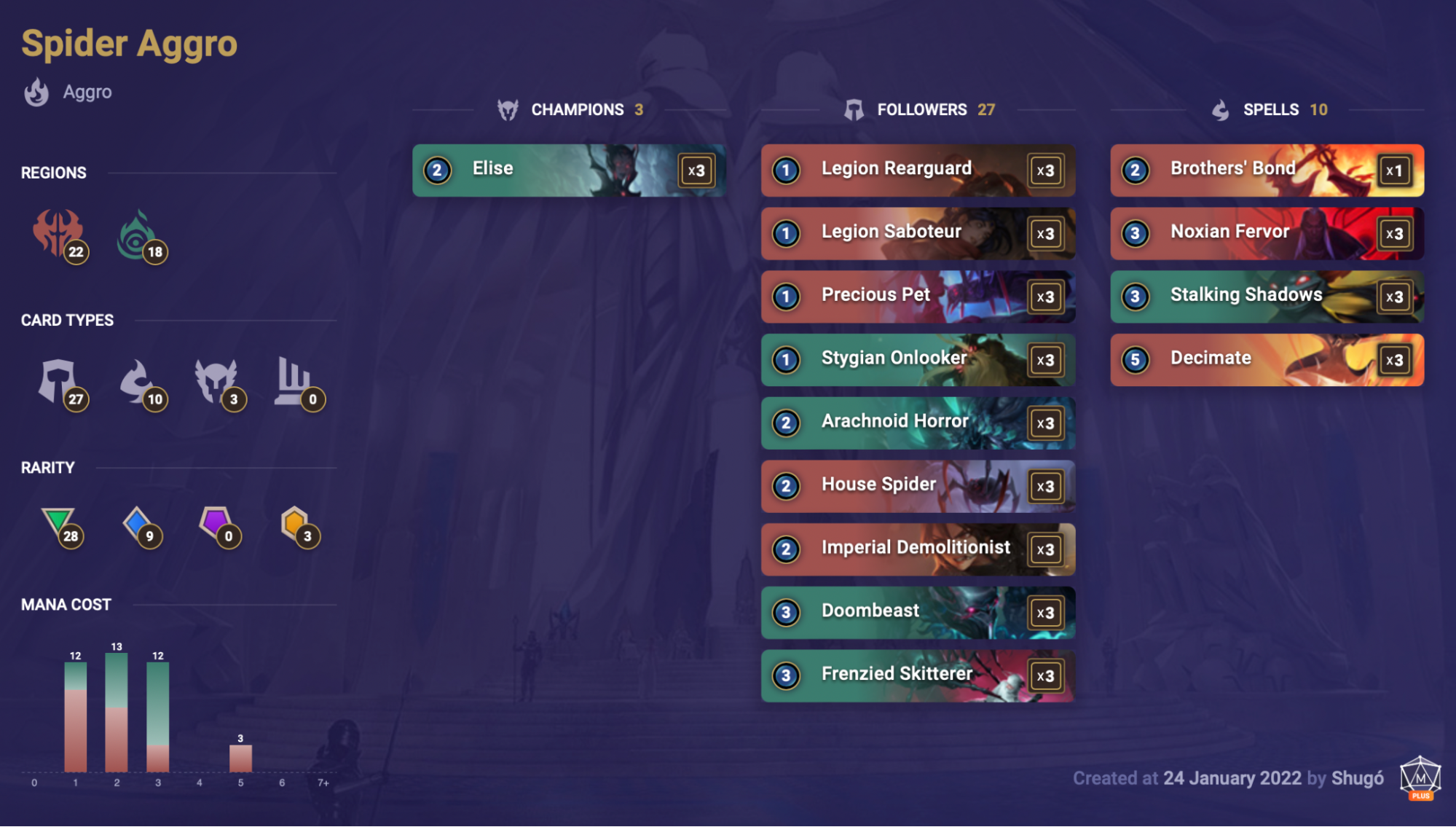
Task: Click the x3 counter on Elise
Action: [696, 170]
